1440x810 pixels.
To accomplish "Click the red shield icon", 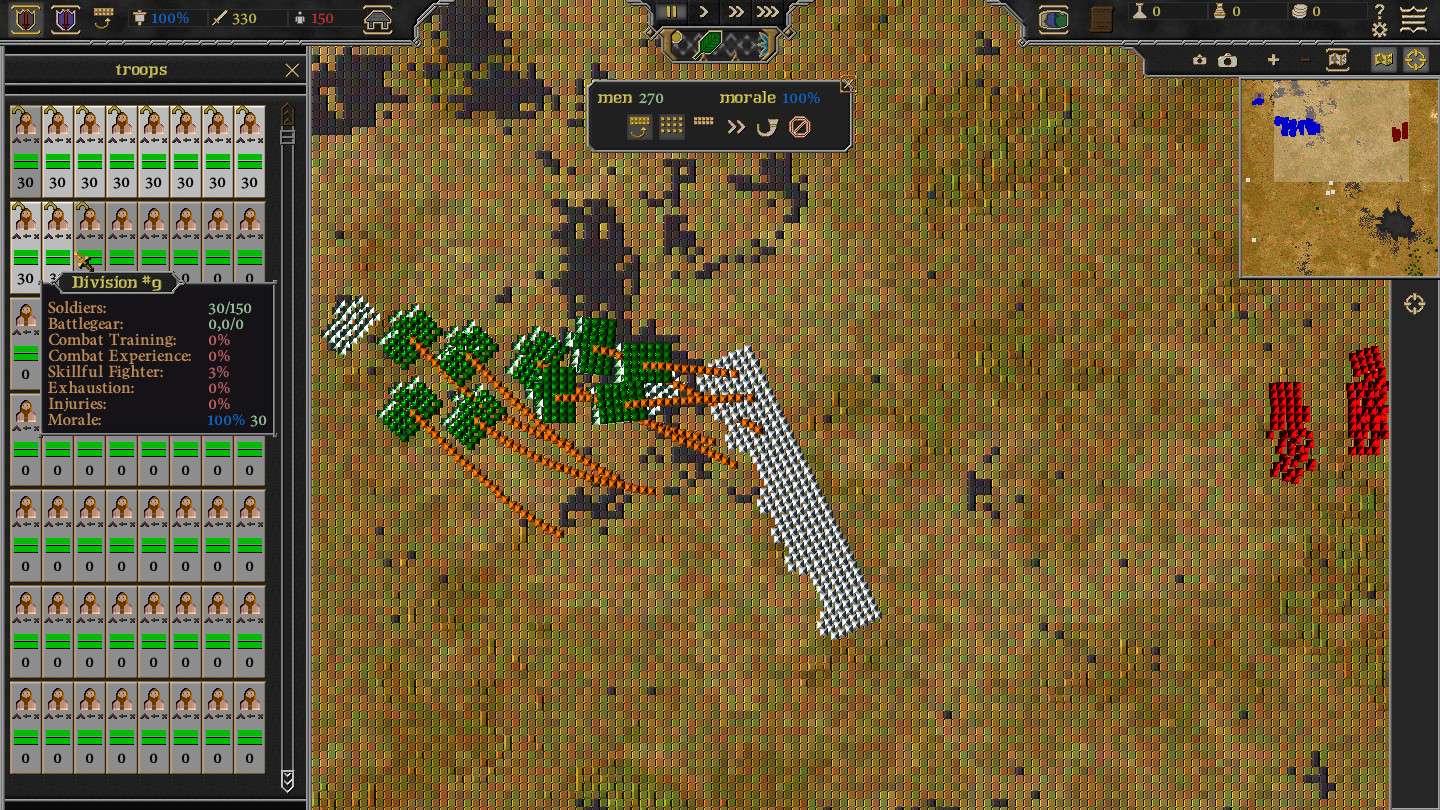I will point(26,19).
